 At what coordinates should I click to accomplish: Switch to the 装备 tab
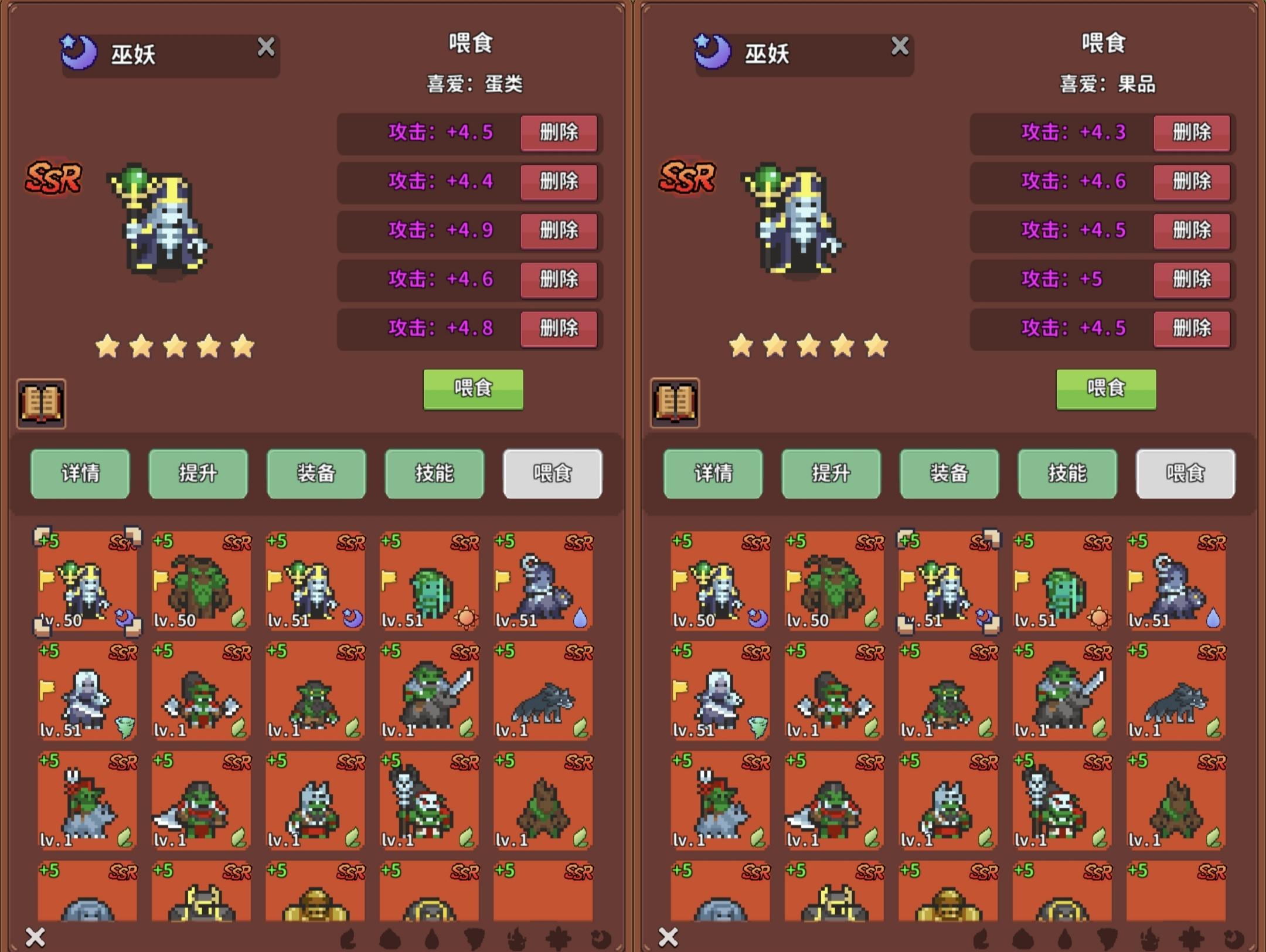point(316,474)
